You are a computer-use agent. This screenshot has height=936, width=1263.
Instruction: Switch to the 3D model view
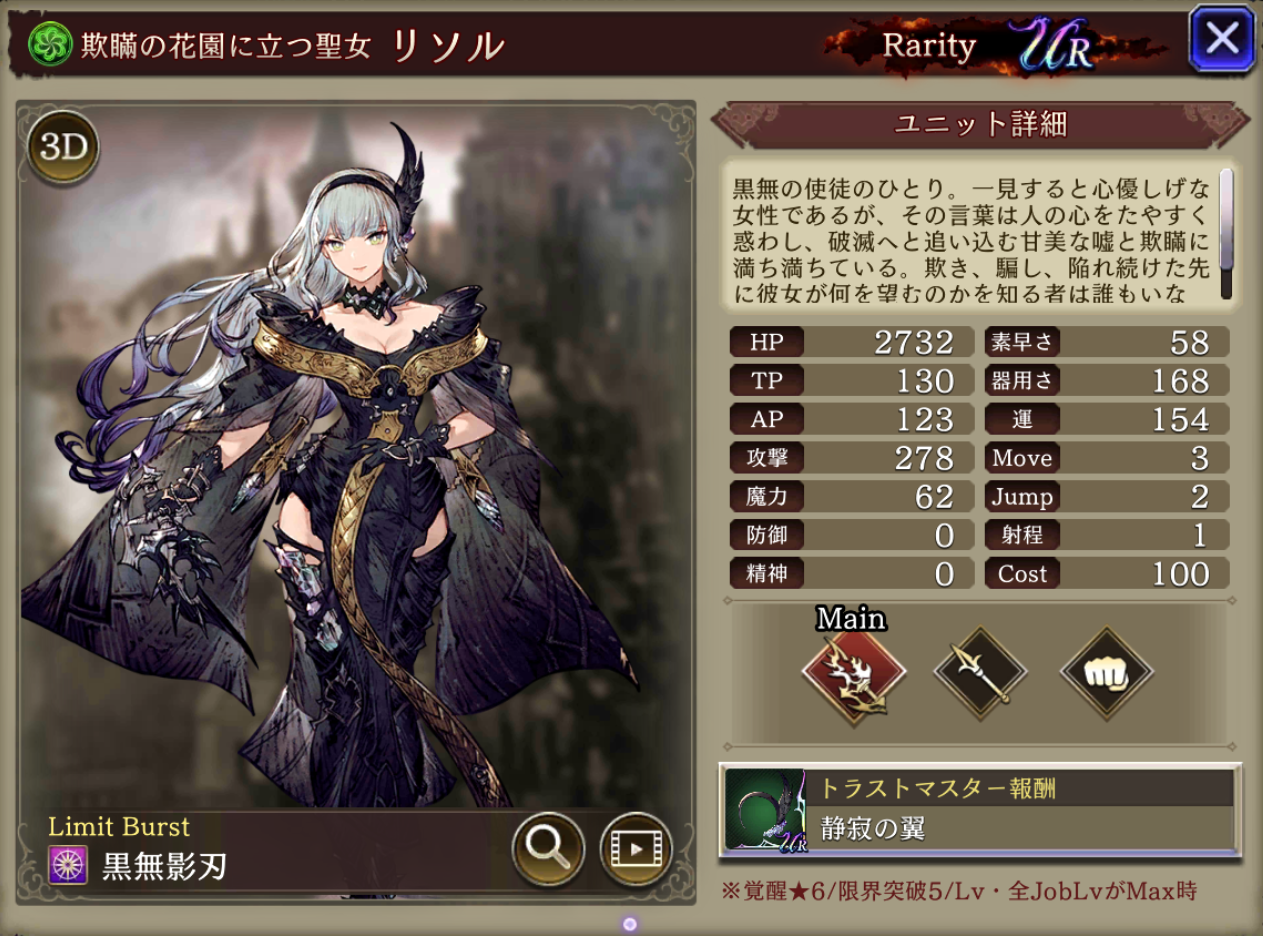[x=63, y=147]
